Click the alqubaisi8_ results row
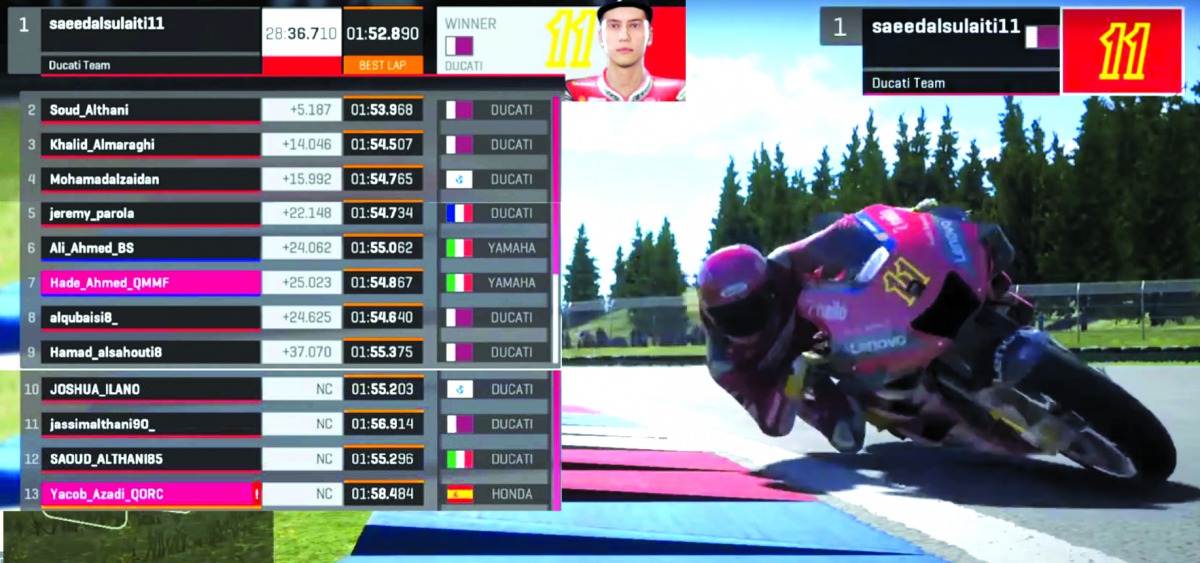This screenshot has width=1200, height=563. 150,318
